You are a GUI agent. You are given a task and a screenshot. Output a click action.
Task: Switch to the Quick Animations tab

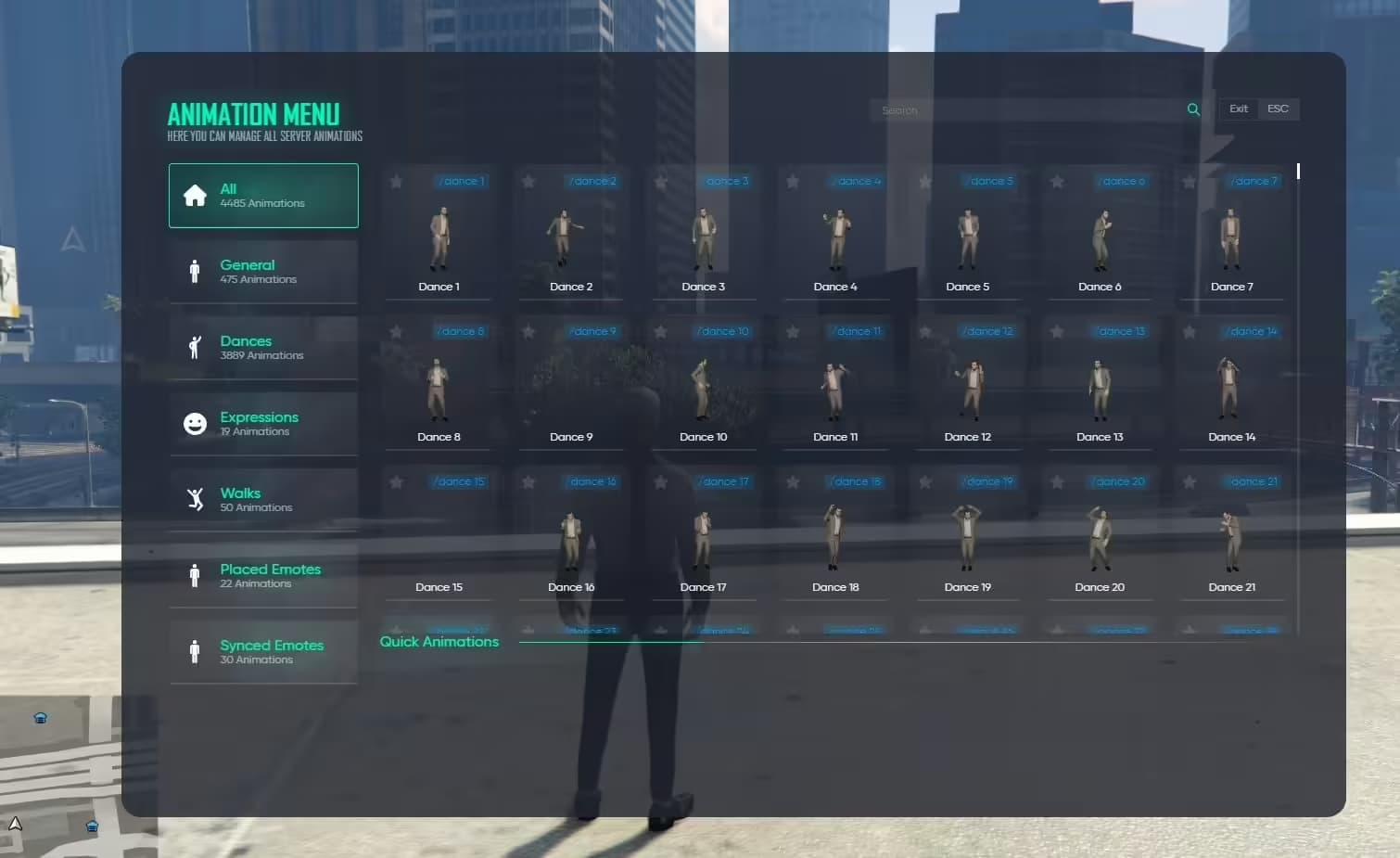pos(439,641)
